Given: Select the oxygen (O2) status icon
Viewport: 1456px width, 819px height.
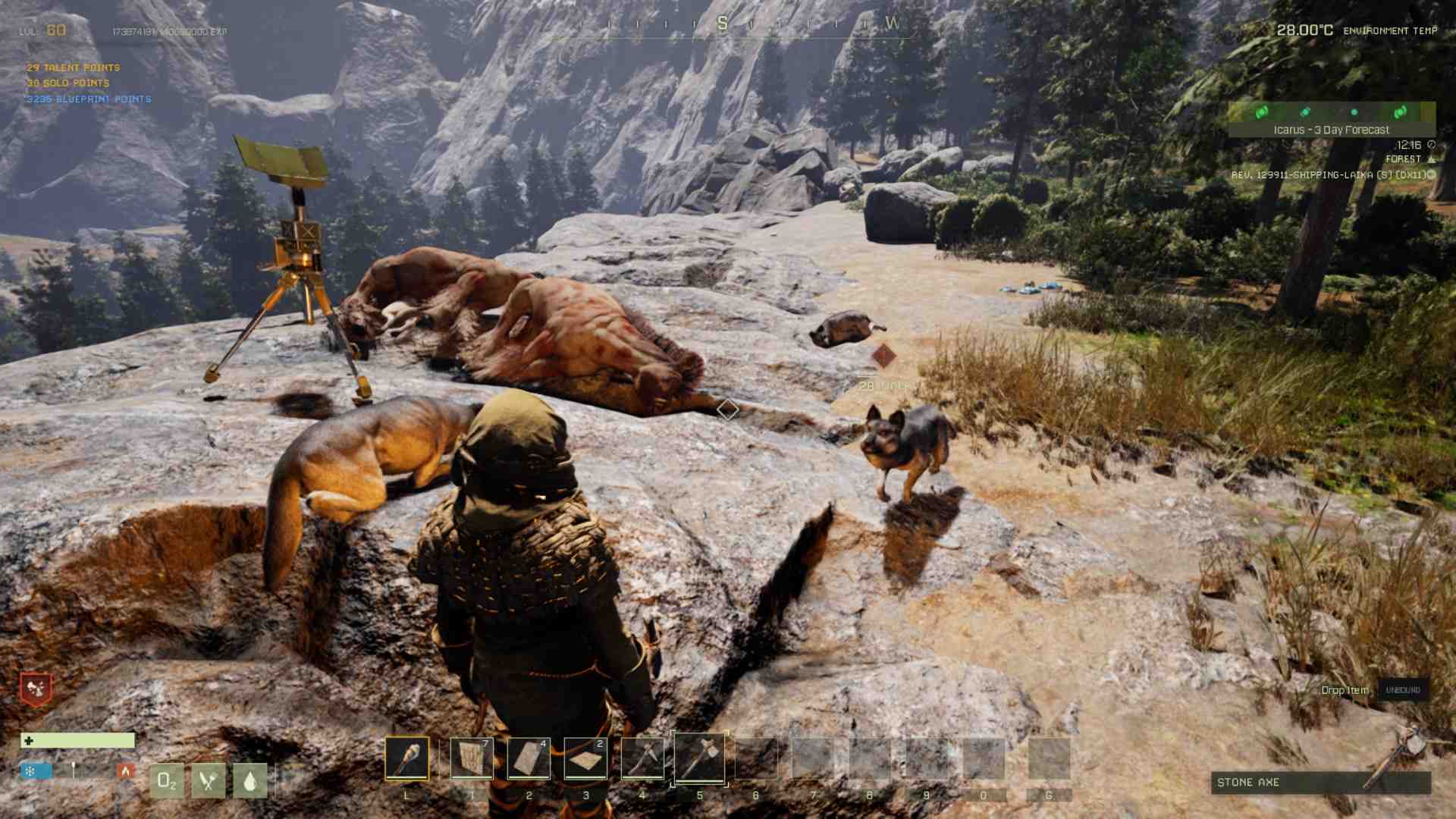Looking at the screenshot, I should click(x=166, y=780).
